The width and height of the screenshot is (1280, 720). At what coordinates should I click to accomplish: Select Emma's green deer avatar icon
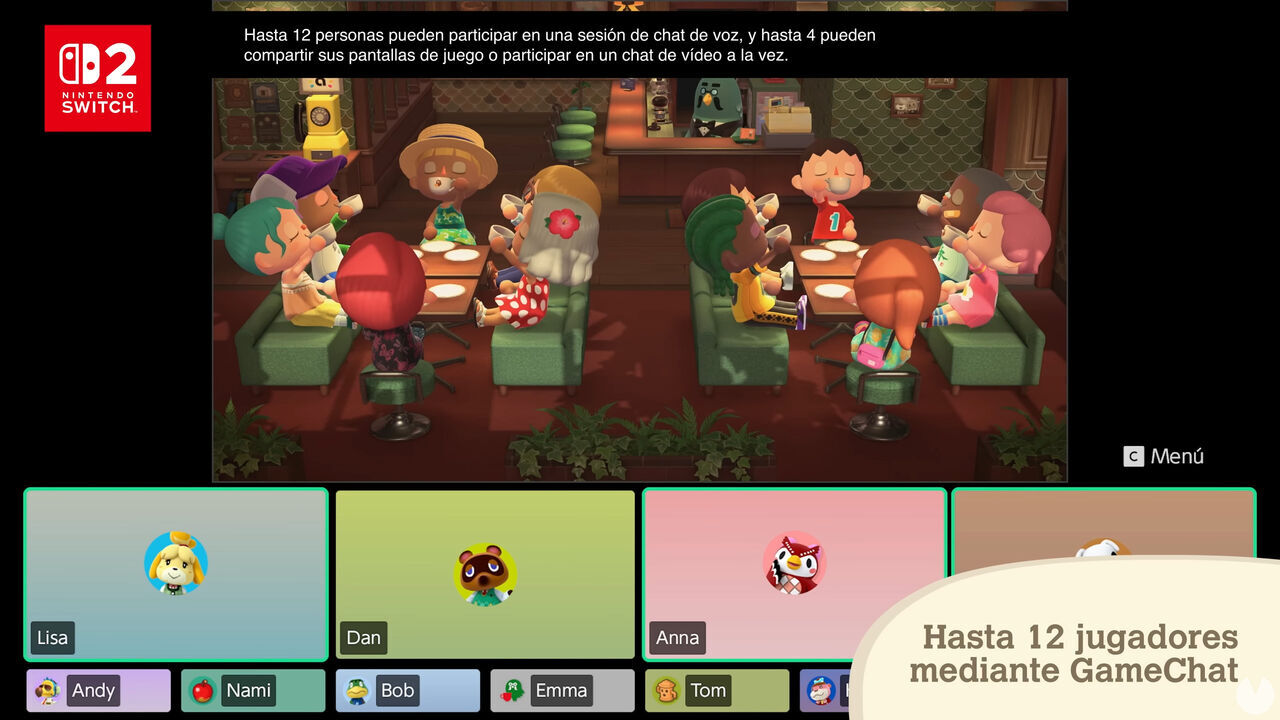point(513,690)
